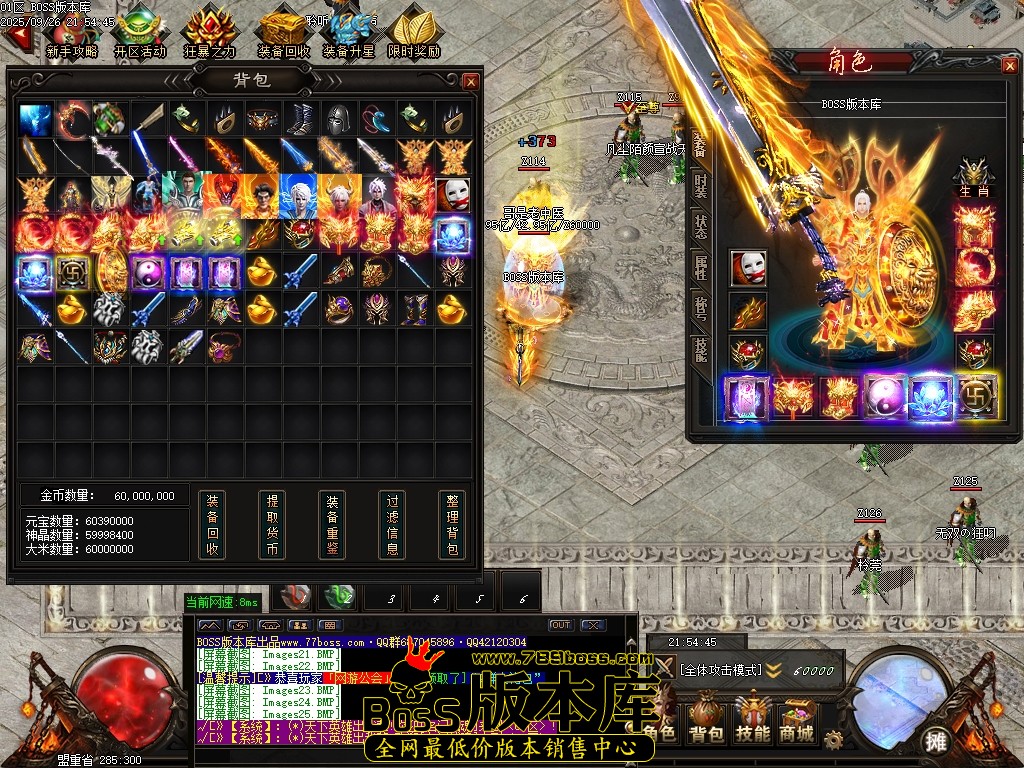The width and height of the screenshot is (1024, 768).
Task: Sort items with the 整理背包 button
Action: (x=452, y=524)
